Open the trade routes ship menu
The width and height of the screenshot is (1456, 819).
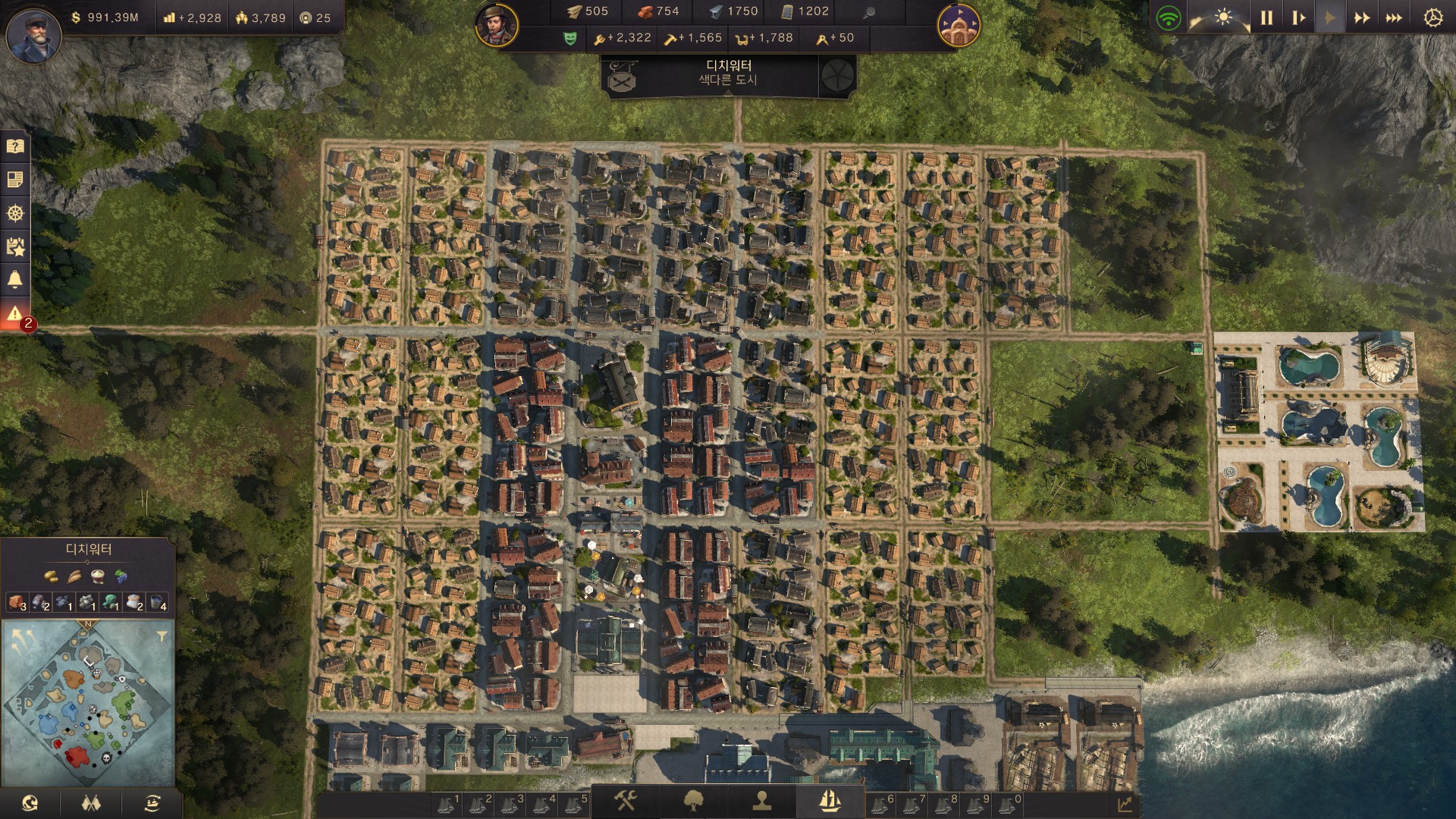(x=152, y=803)
